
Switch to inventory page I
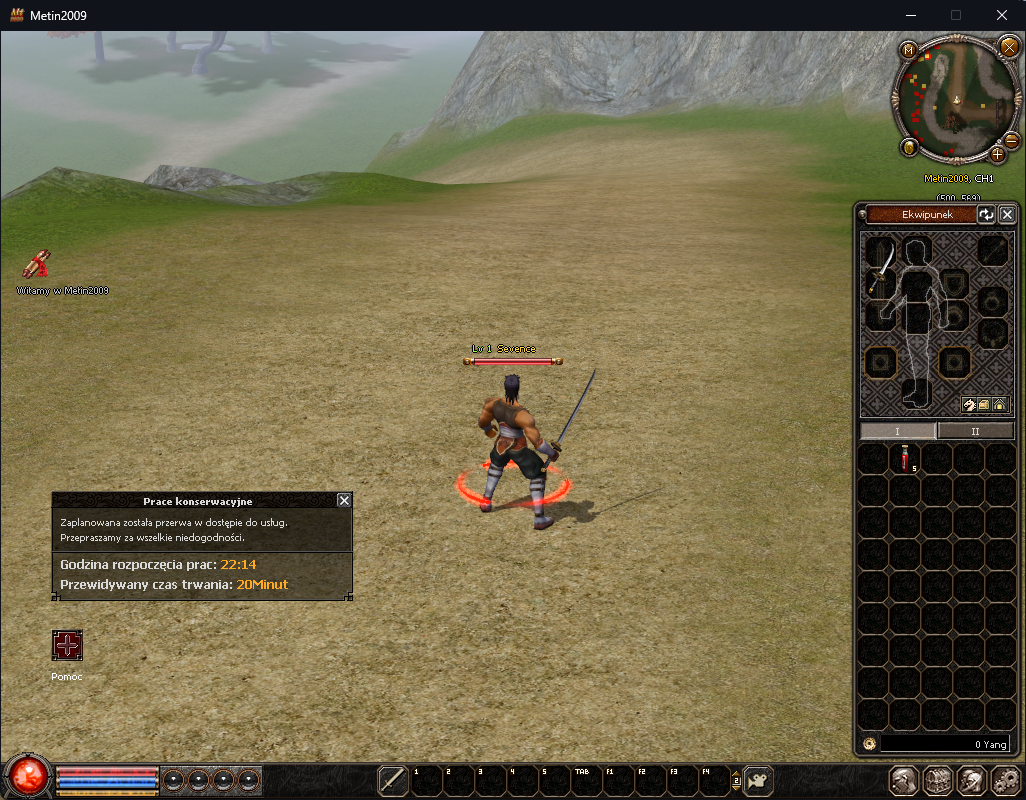[x=898, y=431]
